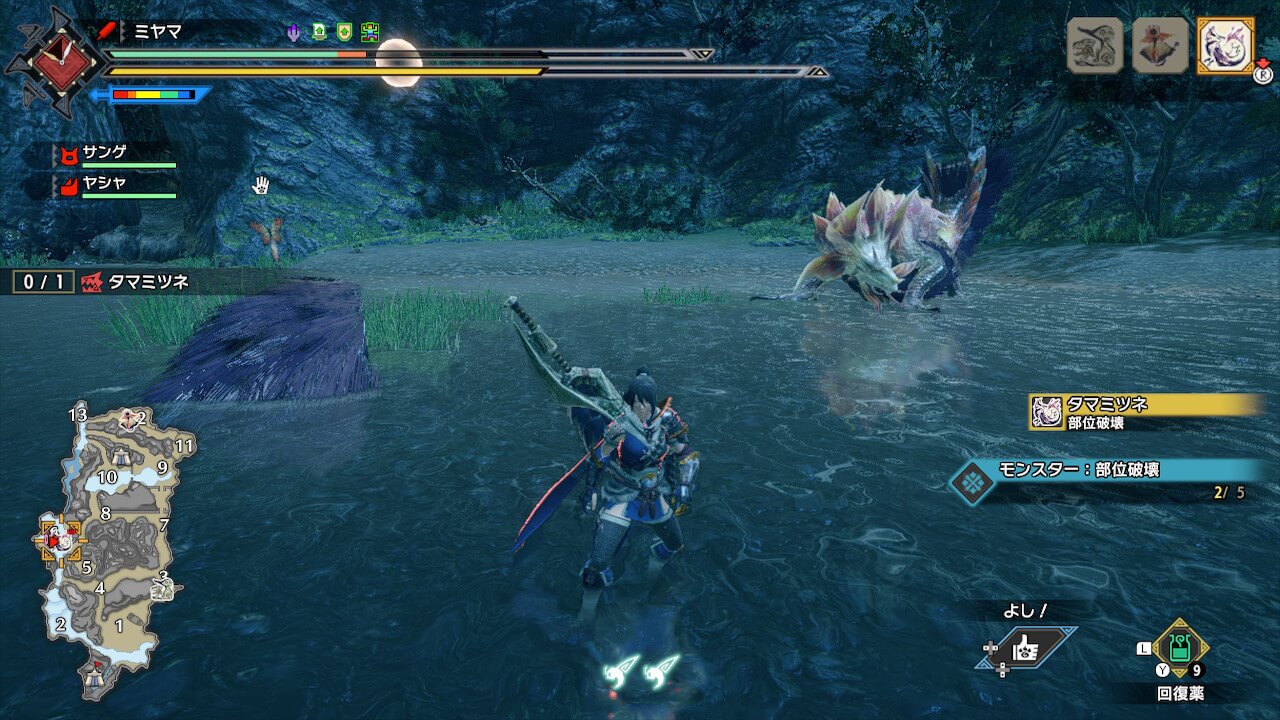
Task: Click the purple buff status icon
Action: (293, 32)
